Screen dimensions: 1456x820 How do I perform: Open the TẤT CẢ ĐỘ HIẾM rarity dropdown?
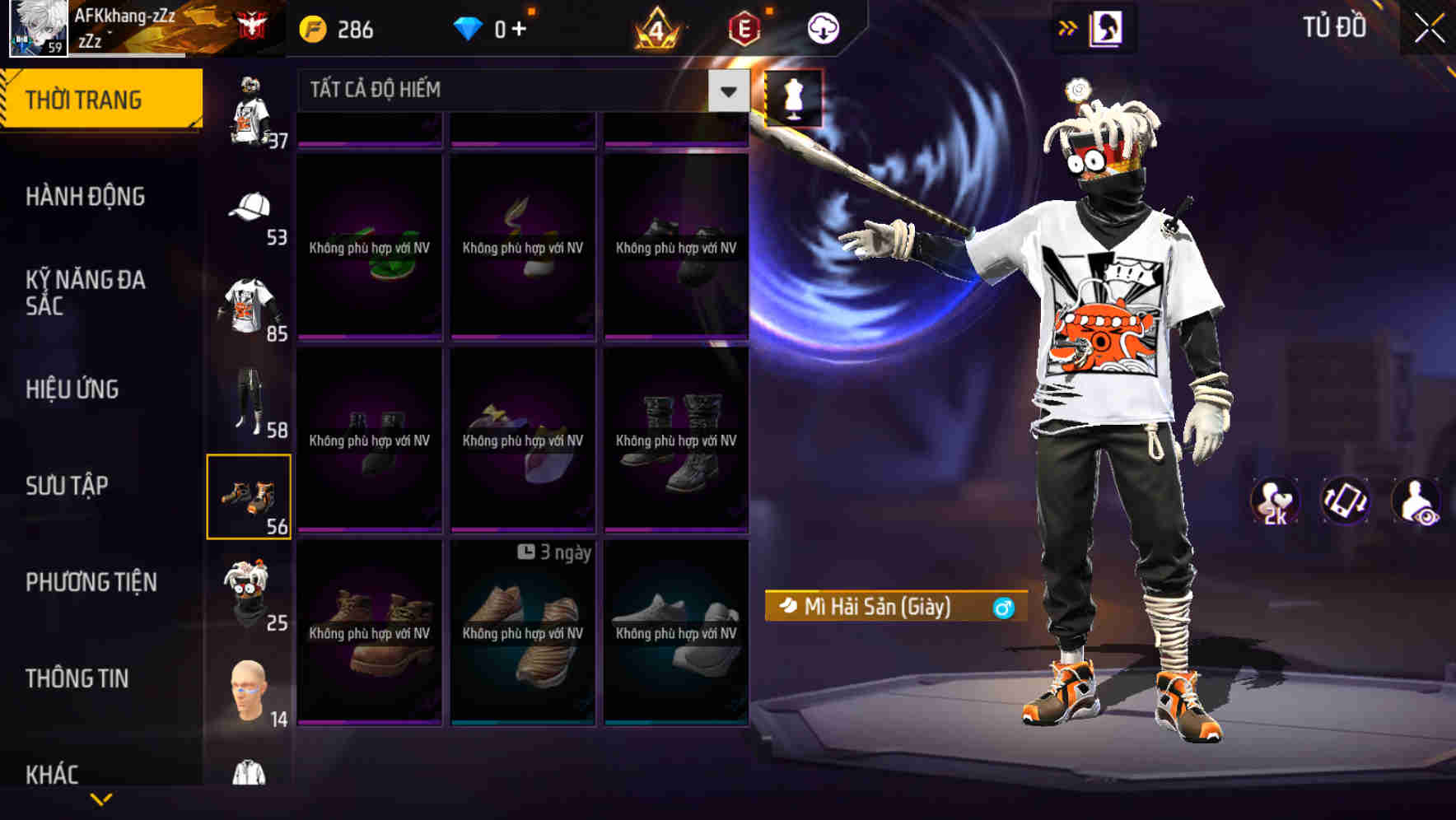pos(511,90)
